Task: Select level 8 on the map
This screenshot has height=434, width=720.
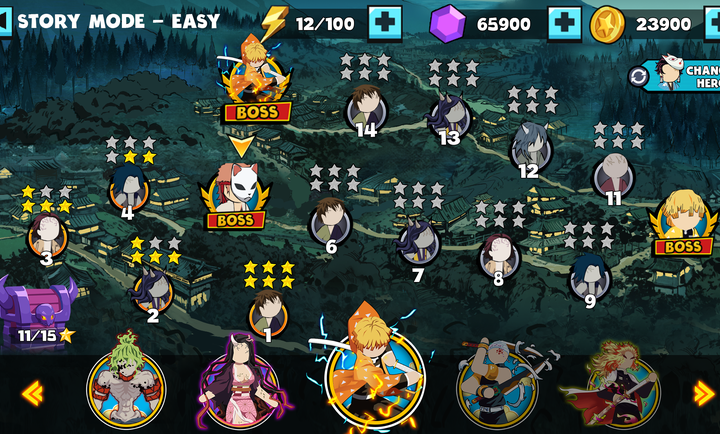Action: tap(498, 254)
